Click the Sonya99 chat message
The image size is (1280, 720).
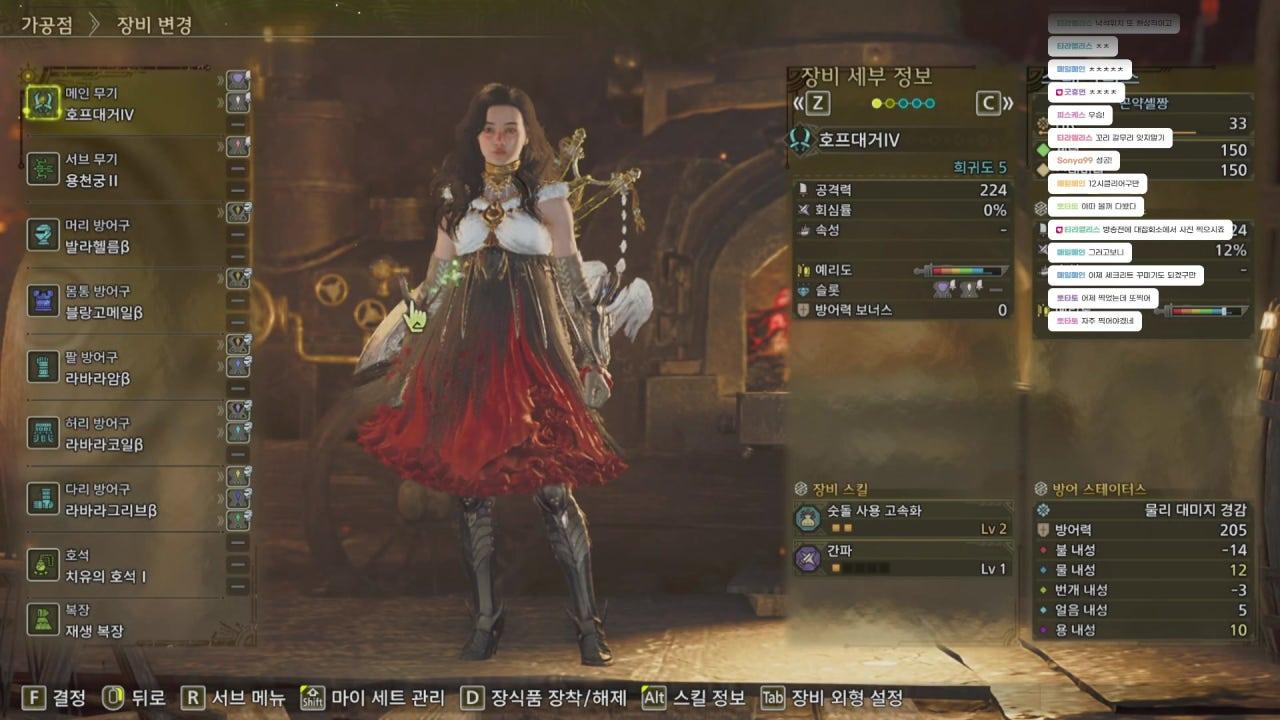point(1083,160)
